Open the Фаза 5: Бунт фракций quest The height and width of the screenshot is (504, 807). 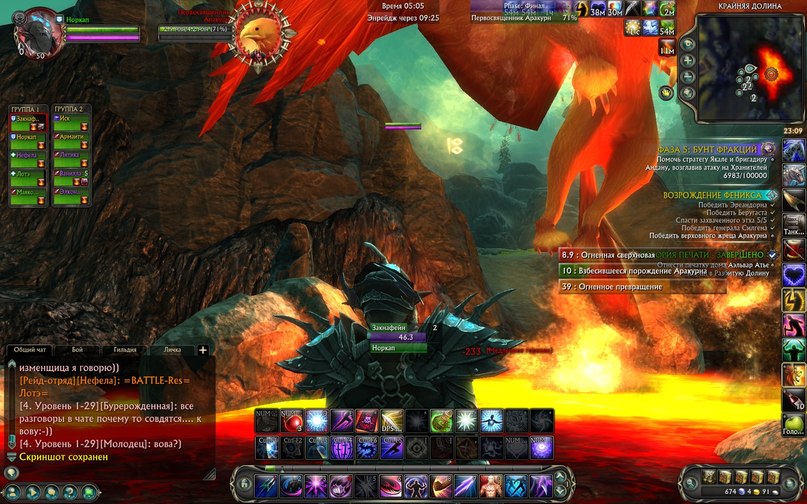tap(714, 149)
